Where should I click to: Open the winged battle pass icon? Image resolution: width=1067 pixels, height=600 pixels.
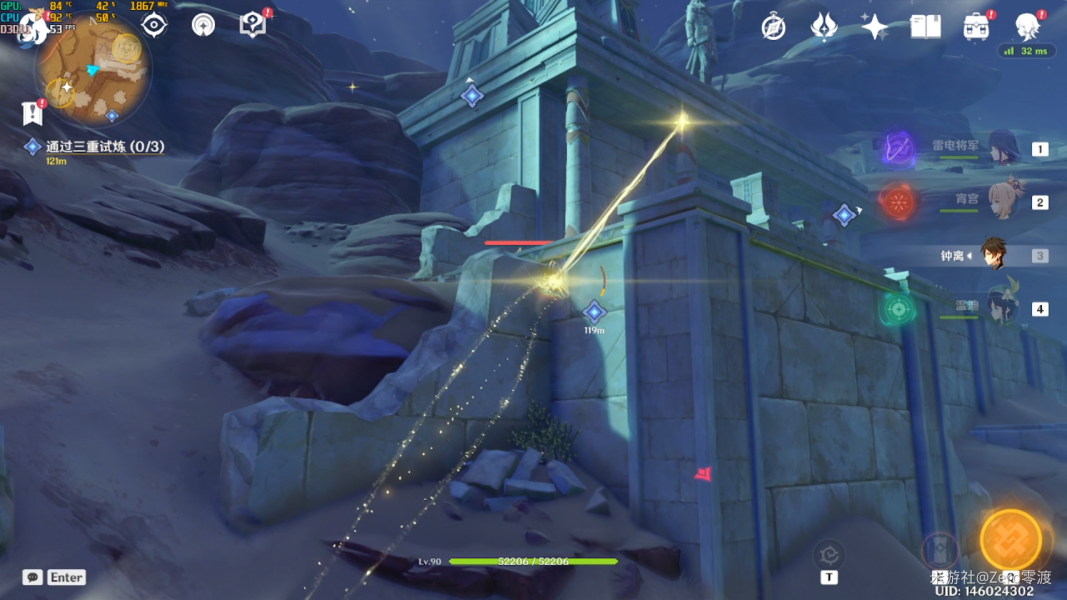[x=824, y=27]
